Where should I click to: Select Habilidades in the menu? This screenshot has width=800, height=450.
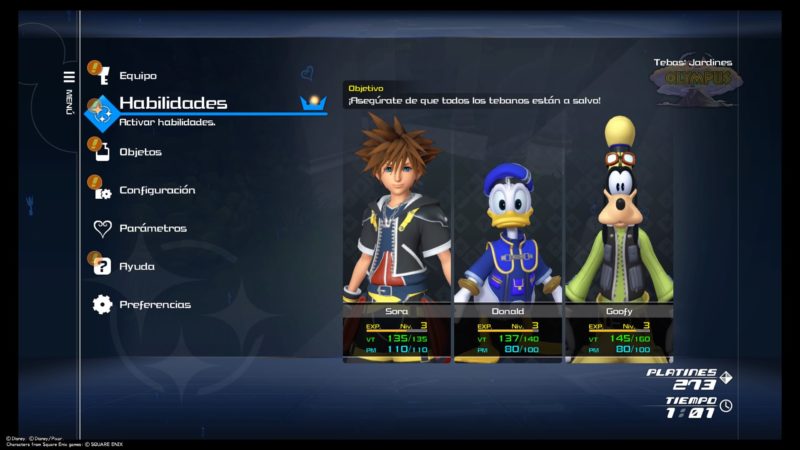[172, 103]
